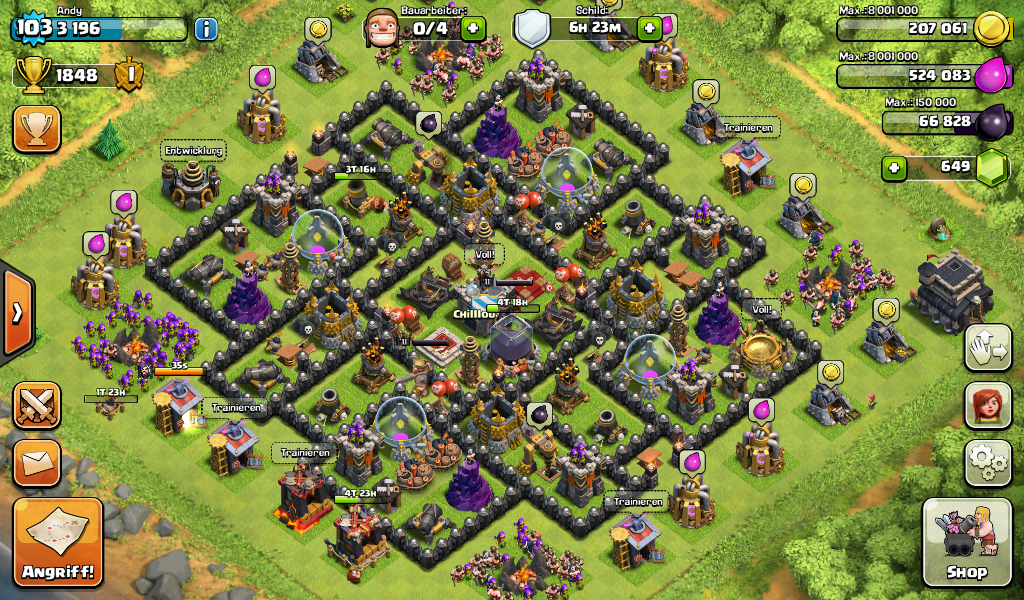Open the crossed swords battle log
The height and width of the screenshot is (600, 1024).
pyautogui.click(x=37, y=405)
